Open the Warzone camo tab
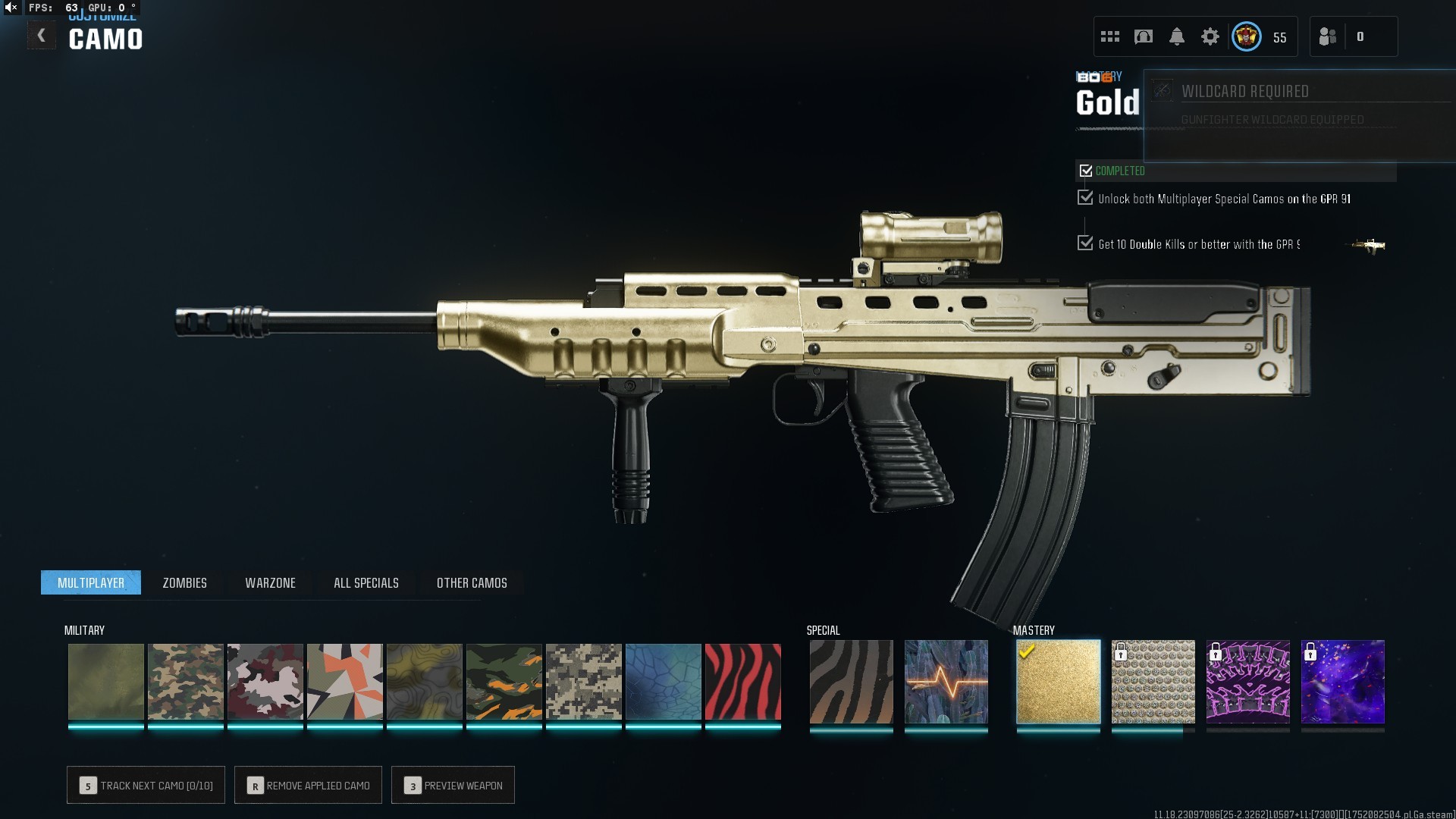The height and width of the screenshot is (819, 1456). click(270, 582)
